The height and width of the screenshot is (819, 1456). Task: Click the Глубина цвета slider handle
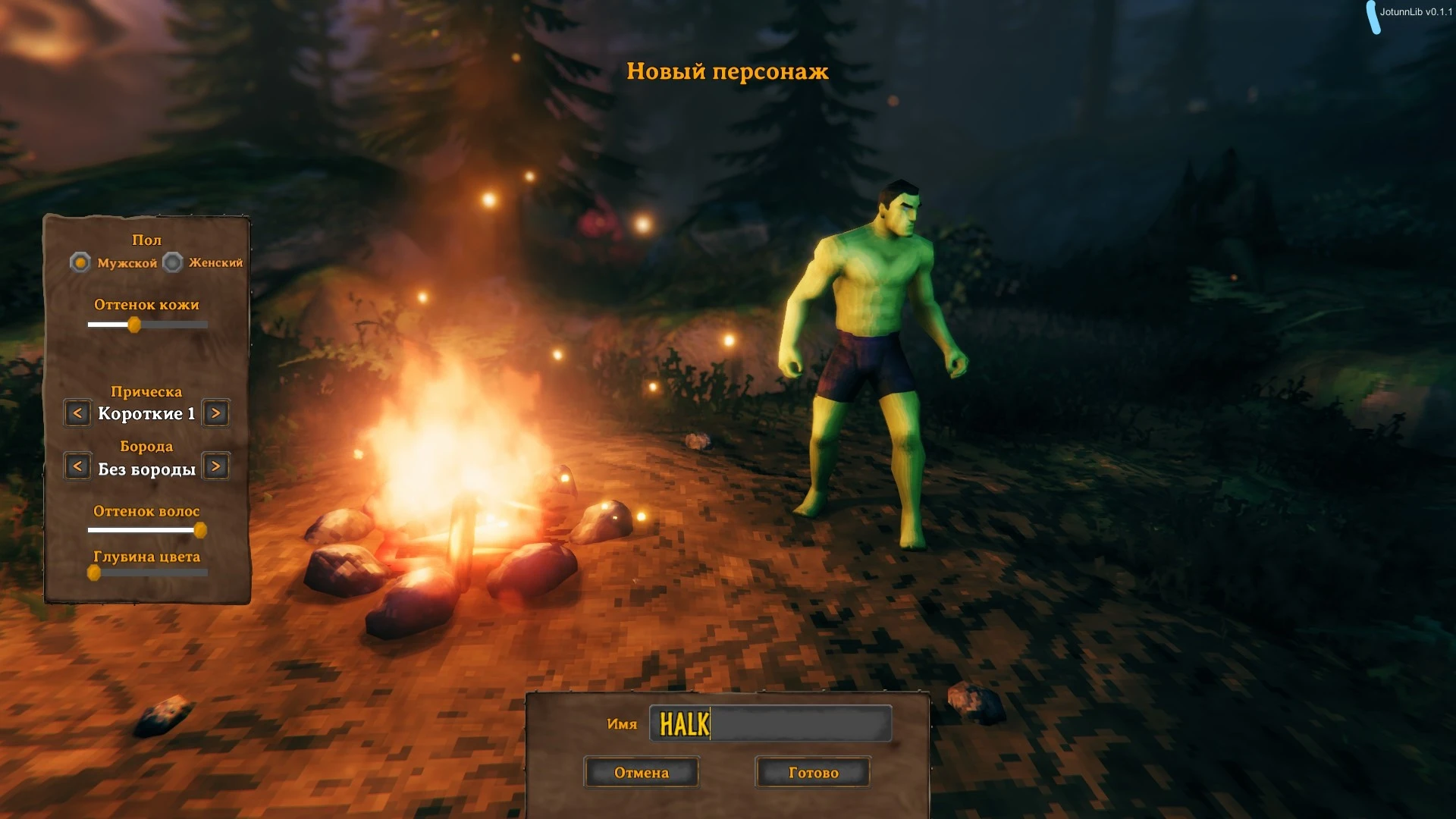tap(95, 574)
